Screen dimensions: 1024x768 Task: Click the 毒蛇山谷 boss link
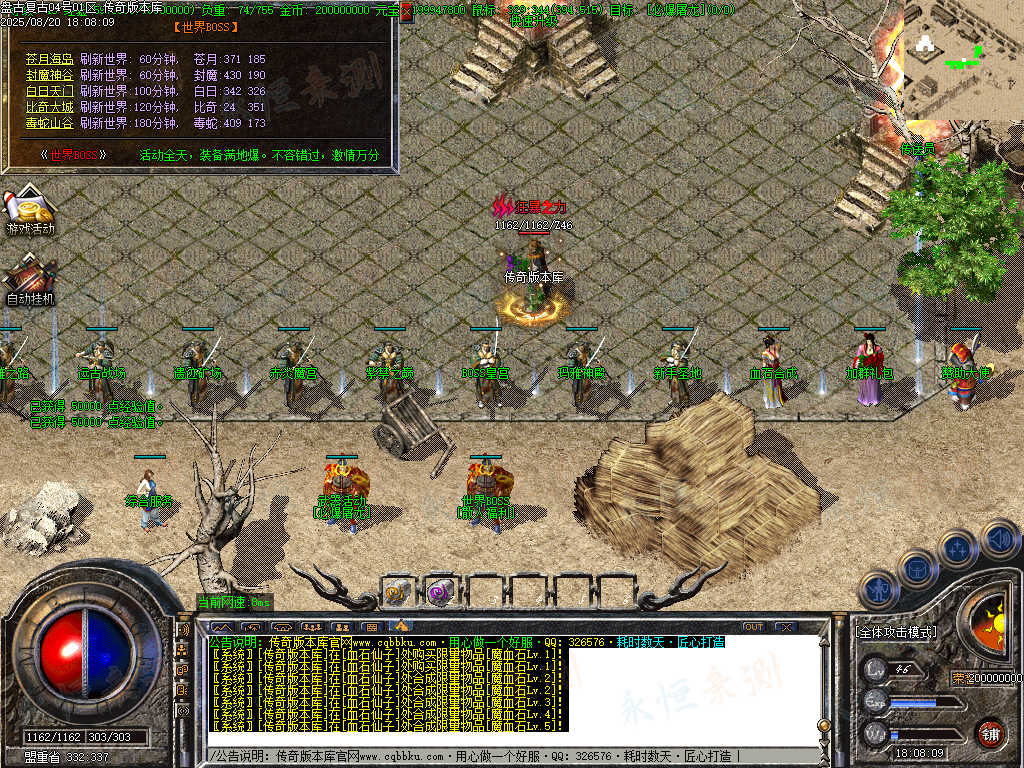(x=49, y=123)
